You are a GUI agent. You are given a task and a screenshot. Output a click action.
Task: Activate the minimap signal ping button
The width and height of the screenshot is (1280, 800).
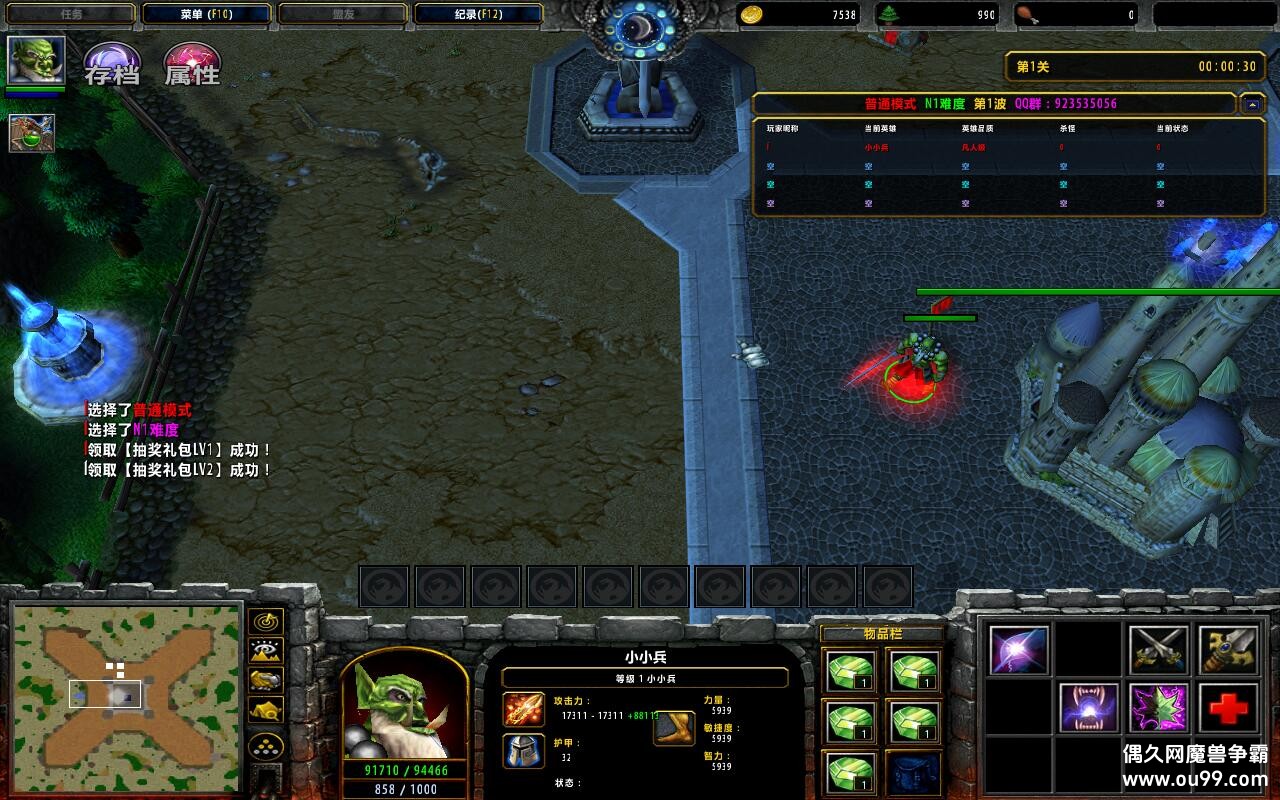[266, 621]
